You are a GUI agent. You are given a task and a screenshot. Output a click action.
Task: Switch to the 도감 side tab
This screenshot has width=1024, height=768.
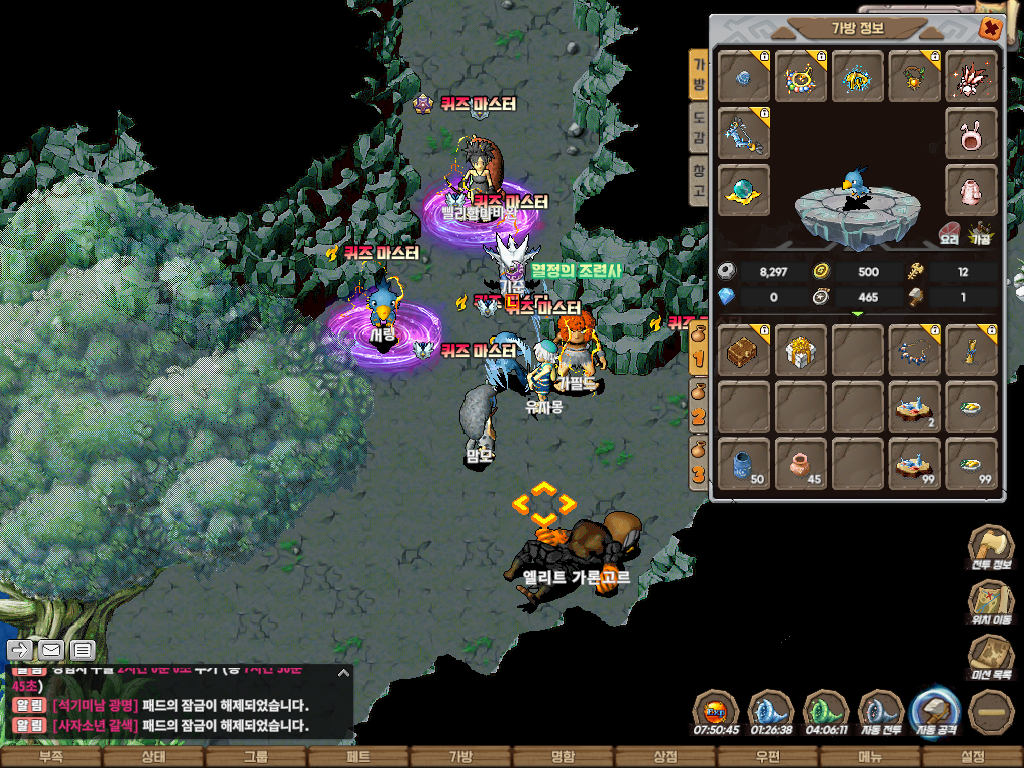699,127
